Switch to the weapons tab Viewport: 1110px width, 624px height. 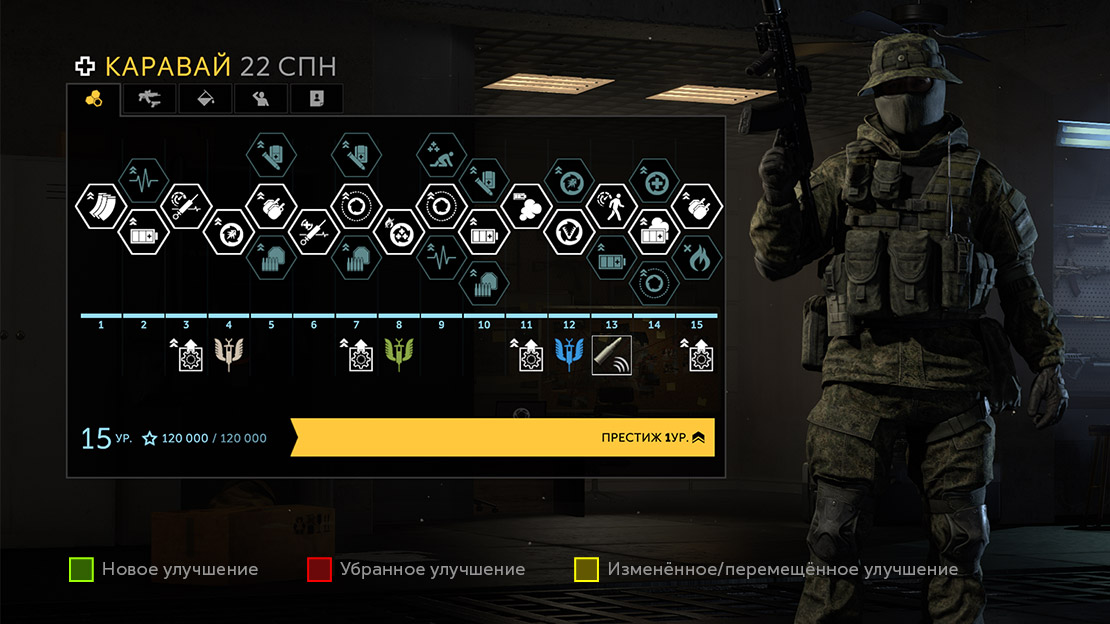pyautogui.click(x=149, y=98)
